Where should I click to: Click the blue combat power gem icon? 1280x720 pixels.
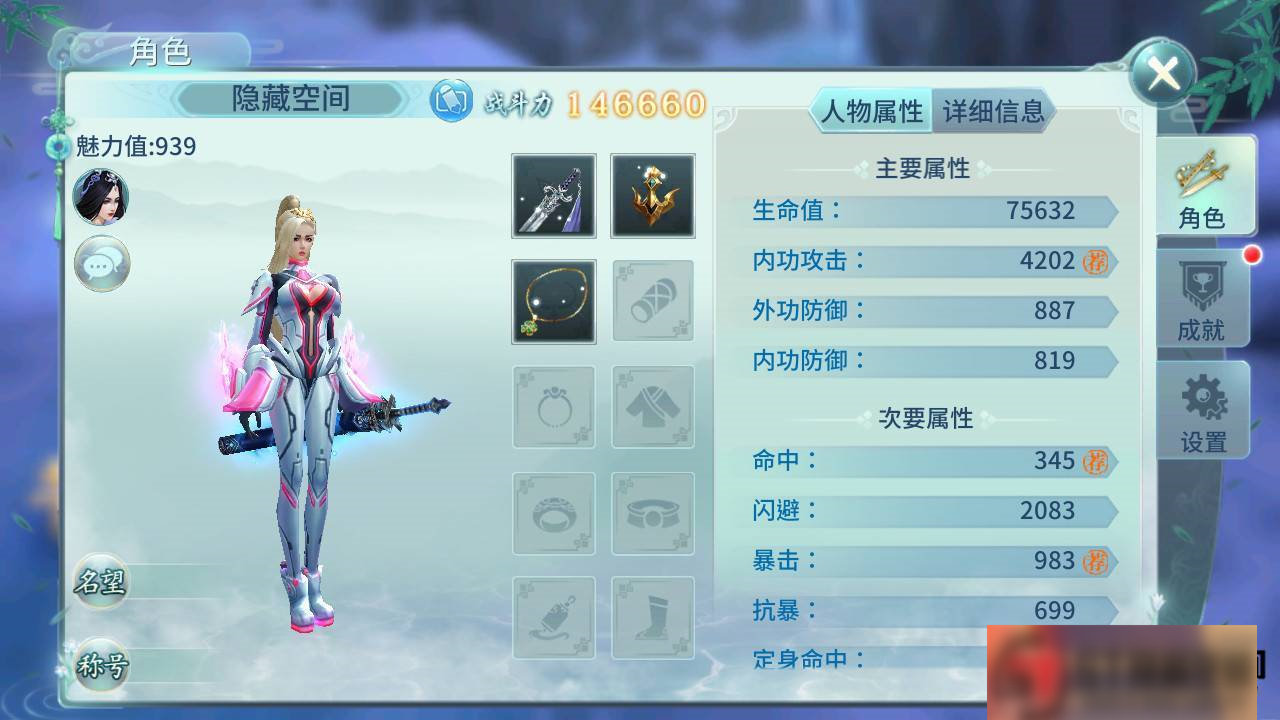click(450, 101)
